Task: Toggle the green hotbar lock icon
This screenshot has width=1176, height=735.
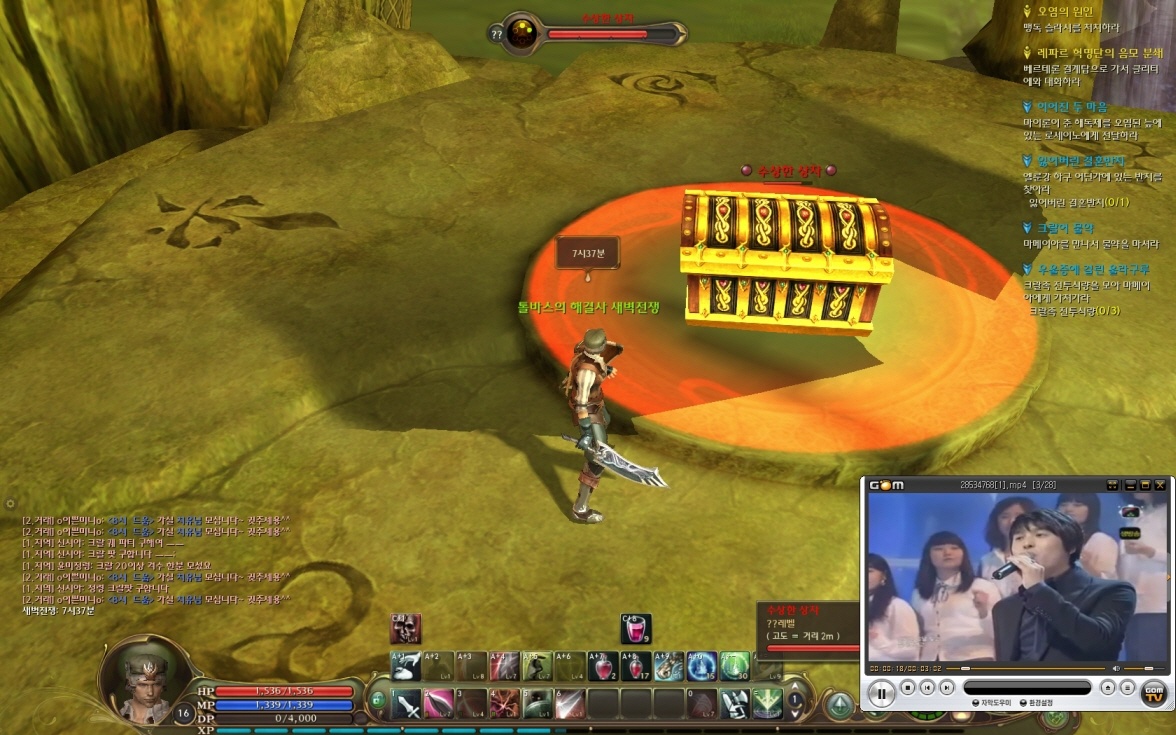Action: (x=376, y=701)
